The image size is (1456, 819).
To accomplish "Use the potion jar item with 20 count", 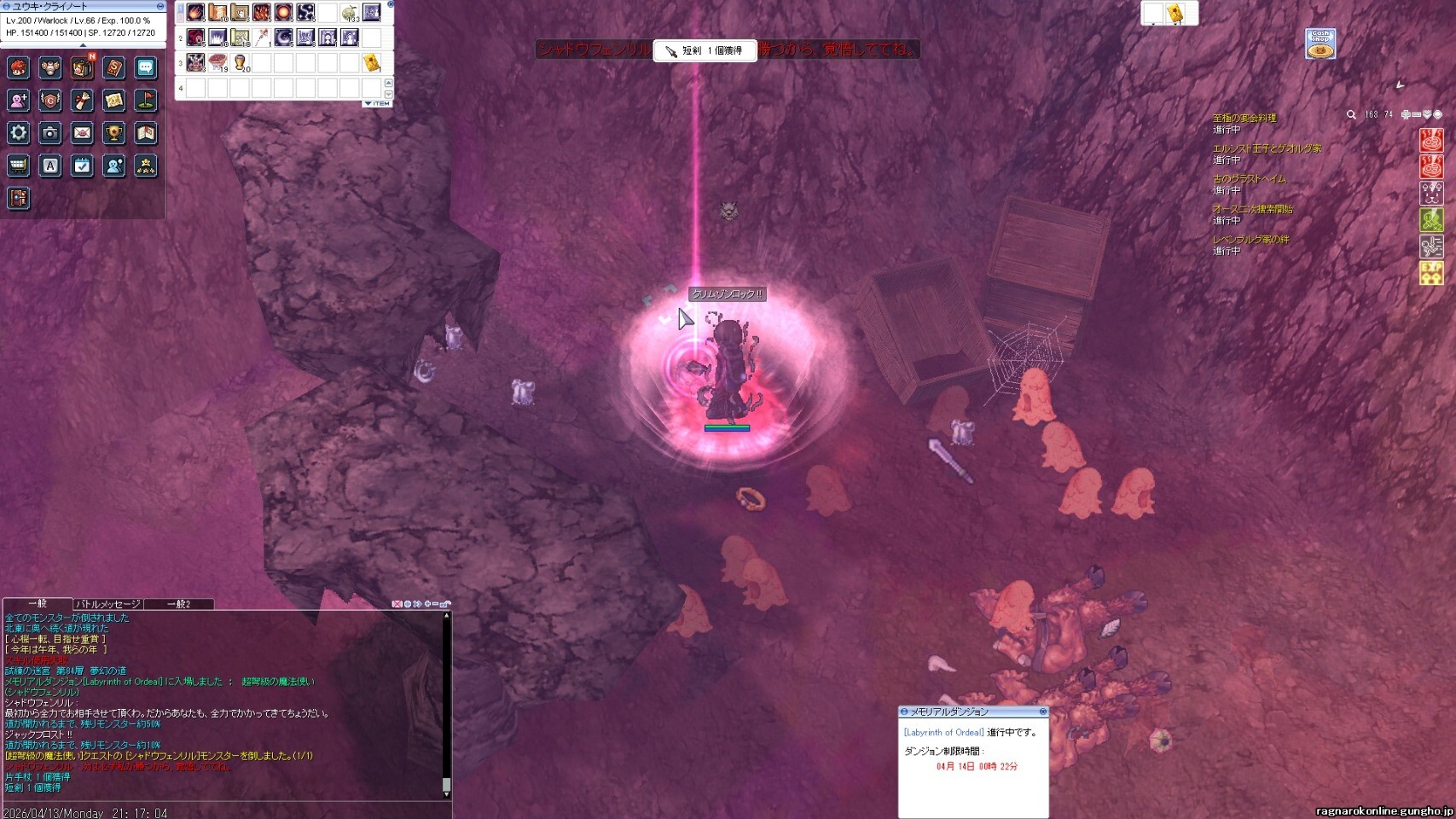I will [x=241, y=62].
